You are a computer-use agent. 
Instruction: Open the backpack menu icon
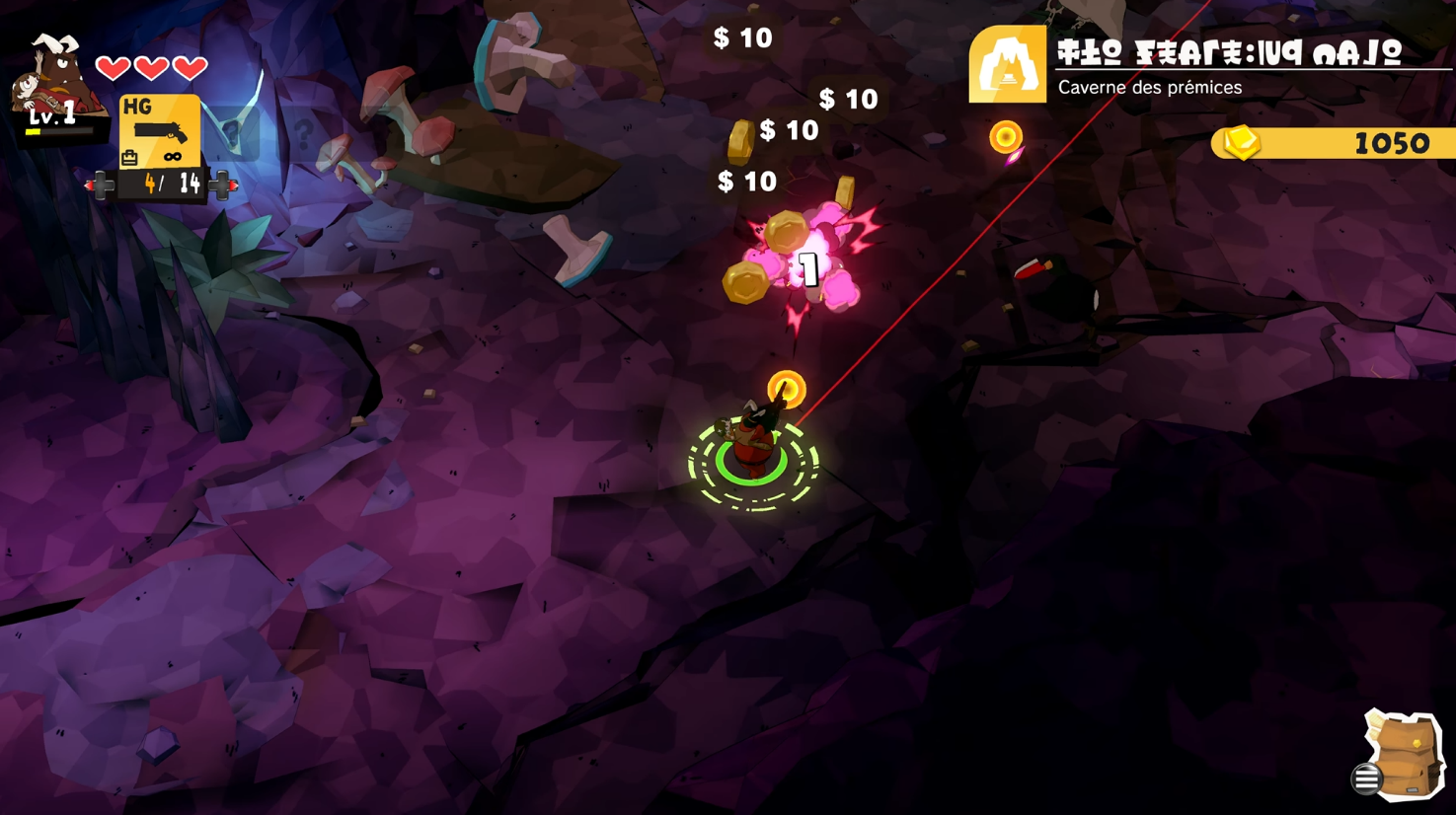[x=1403, y=756]
